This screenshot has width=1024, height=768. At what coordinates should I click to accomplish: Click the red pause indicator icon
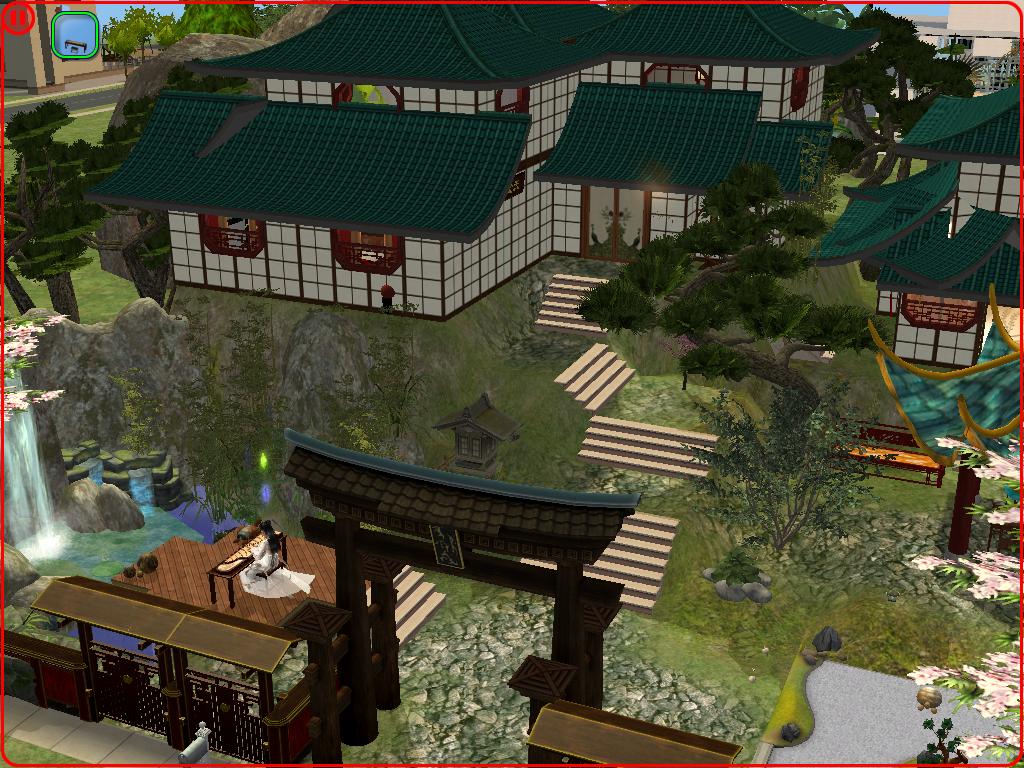pyautogui.click(x=19, y=19)
